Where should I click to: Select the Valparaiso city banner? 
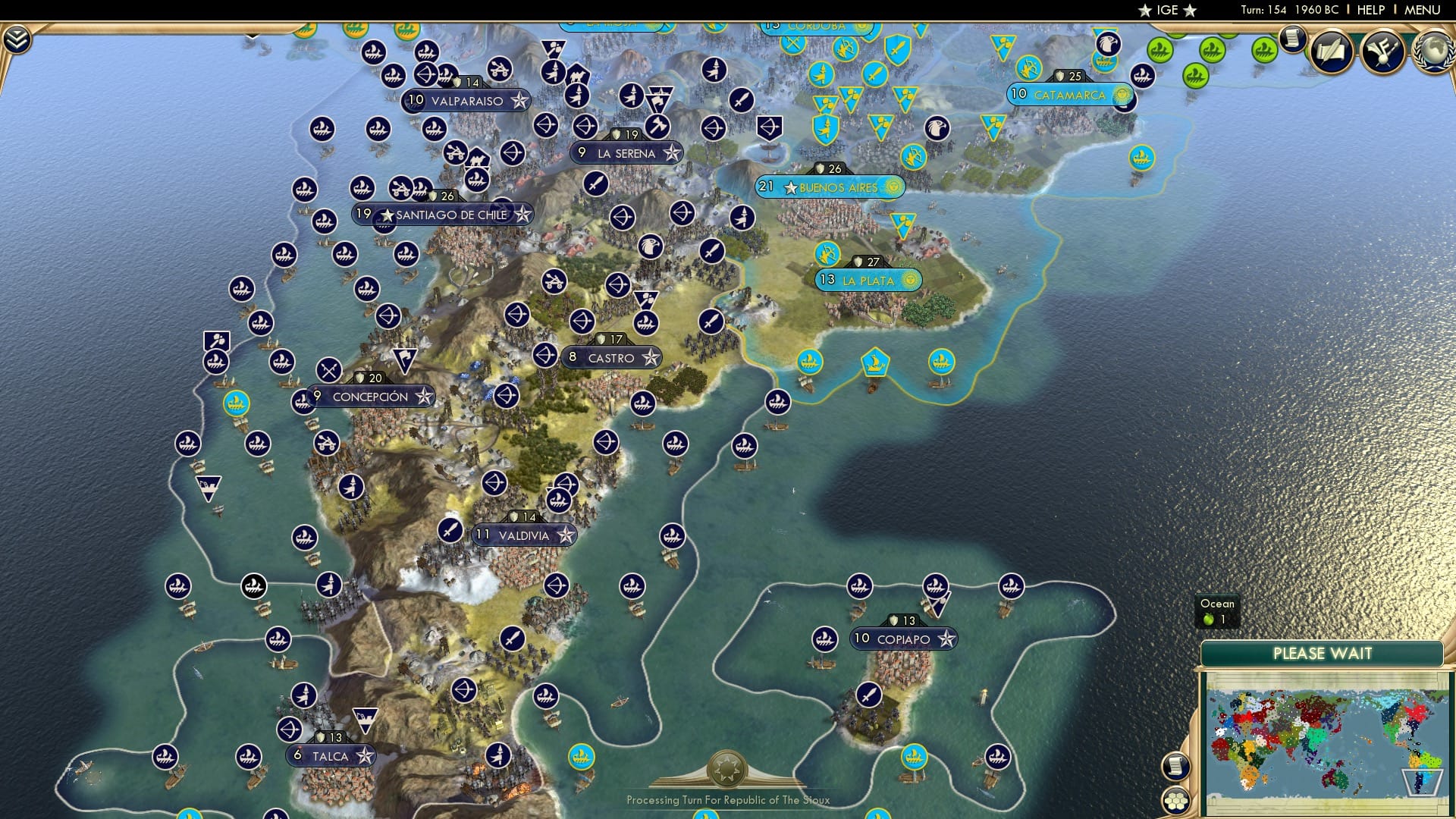pos(466,99)
